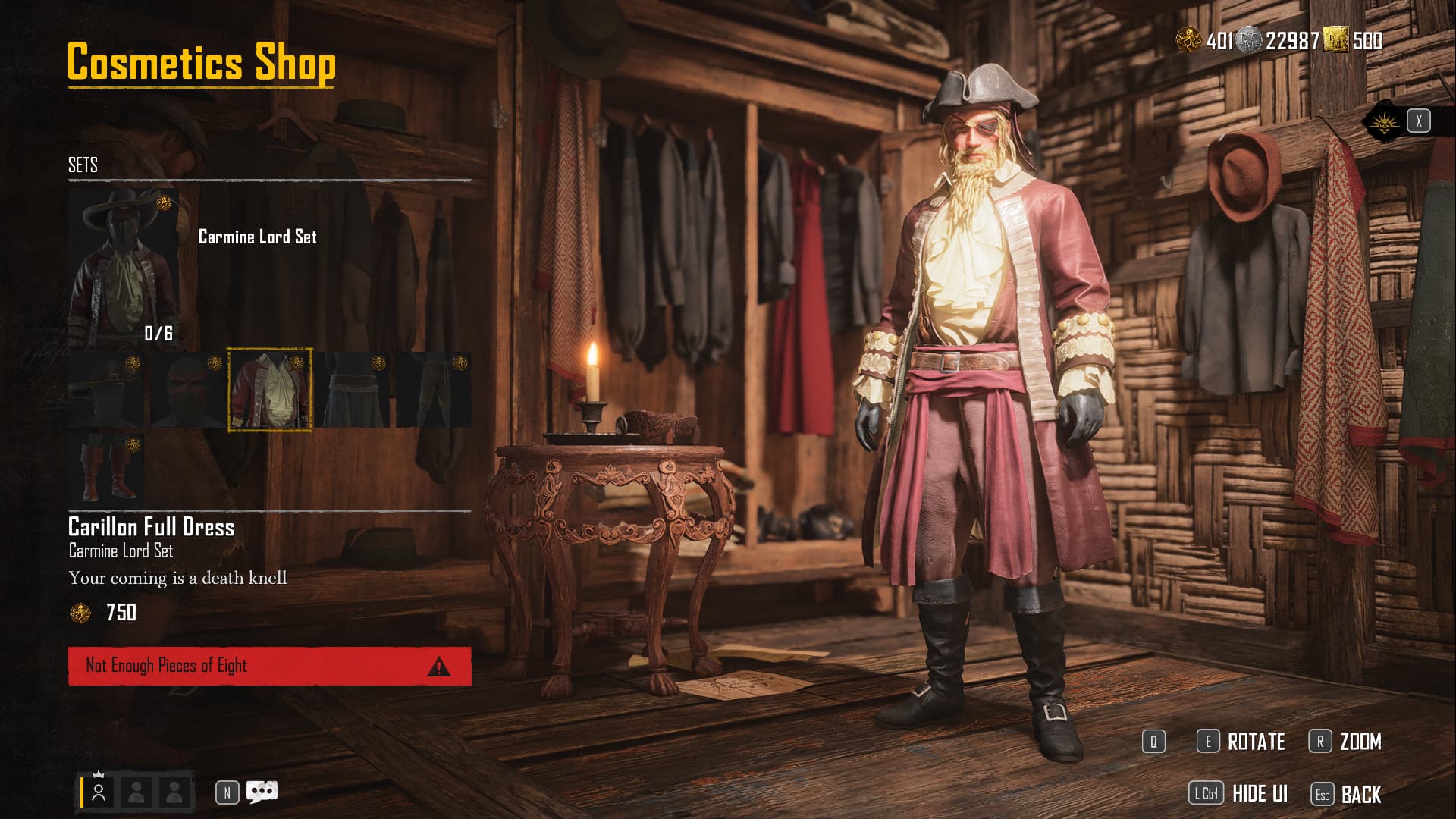Select the trousers piece of the set
Viewport: 1456px width, 819px height.
tap(434, 390)
